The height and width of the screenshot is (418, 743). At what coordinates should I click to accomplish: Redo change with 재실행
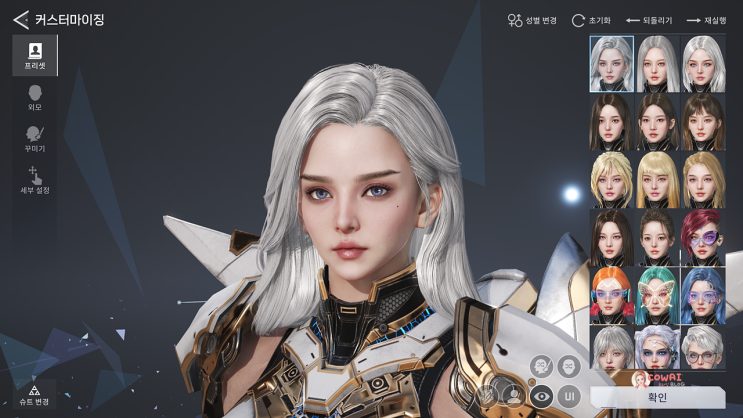coord(706,20)
